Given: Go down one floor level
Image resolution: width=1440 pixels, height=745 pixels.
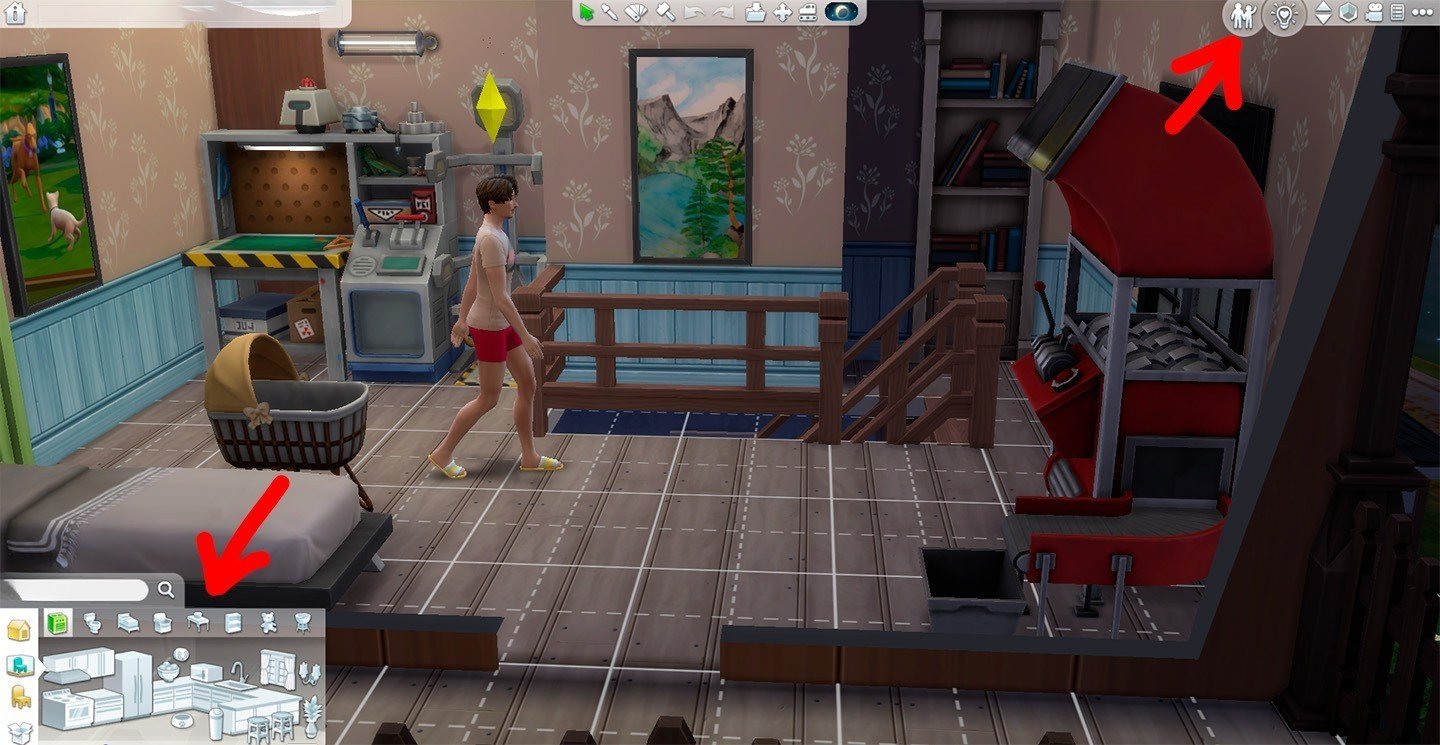Looking at the screenshot, I should pyautogui.click(x=1325, y=20).
